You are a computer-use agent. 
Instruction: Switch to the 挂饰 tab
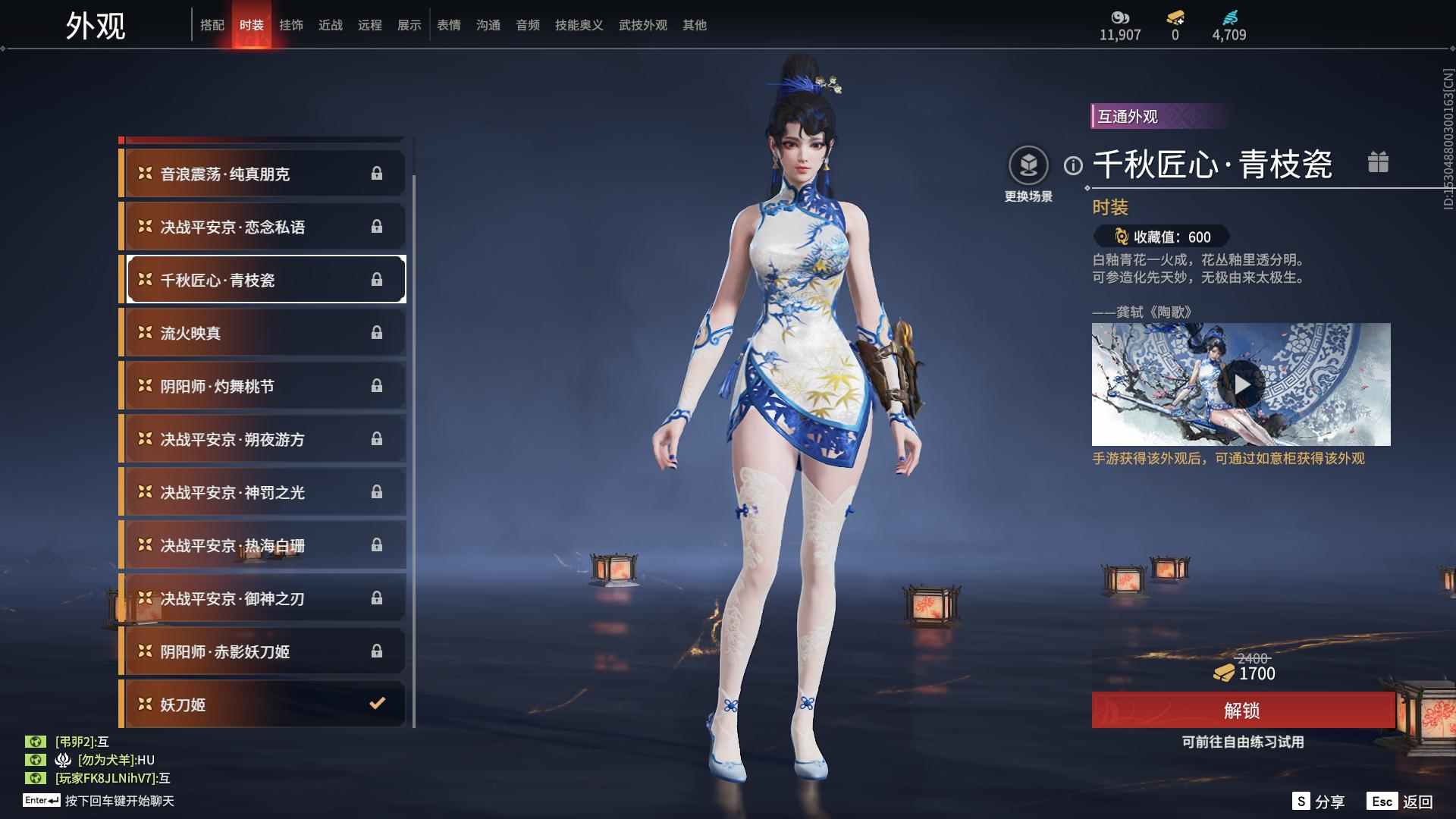click(x=293, y=24)
